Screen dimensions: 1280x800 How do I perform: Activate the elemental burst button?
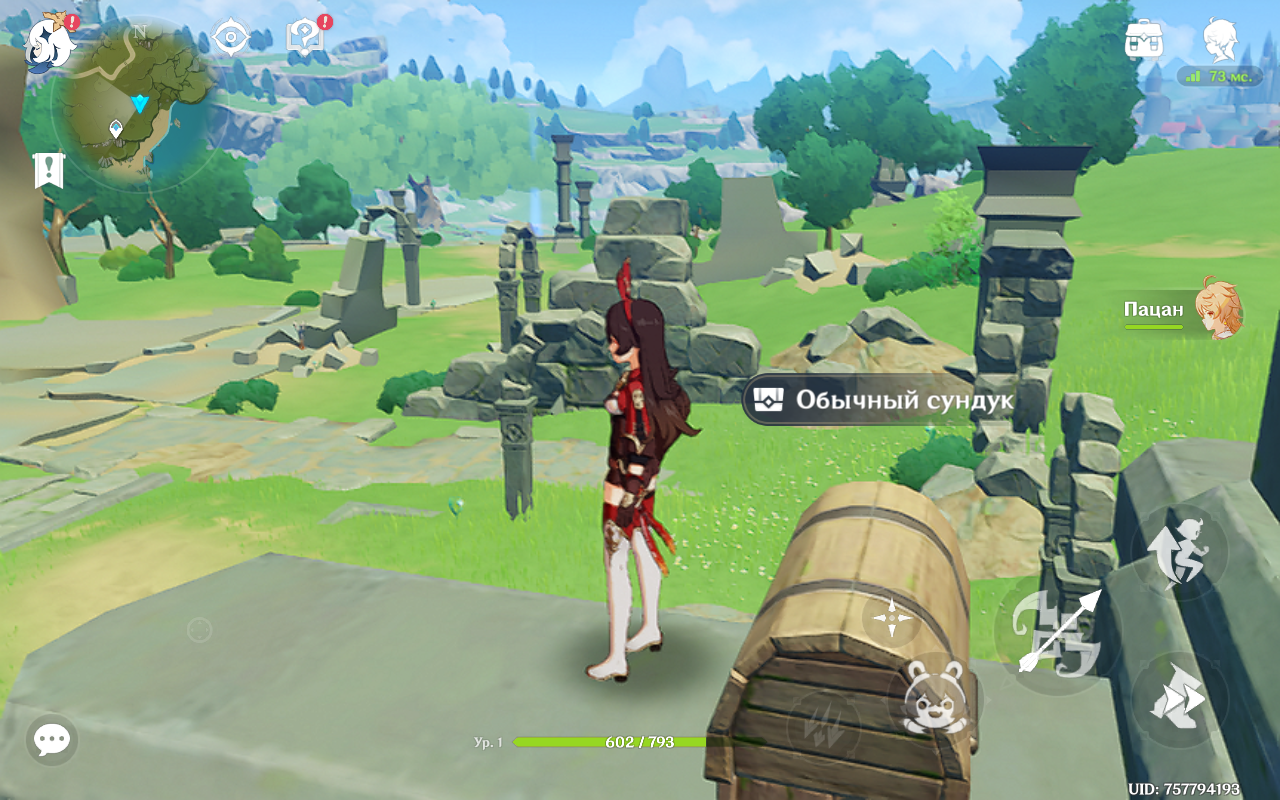823,722
